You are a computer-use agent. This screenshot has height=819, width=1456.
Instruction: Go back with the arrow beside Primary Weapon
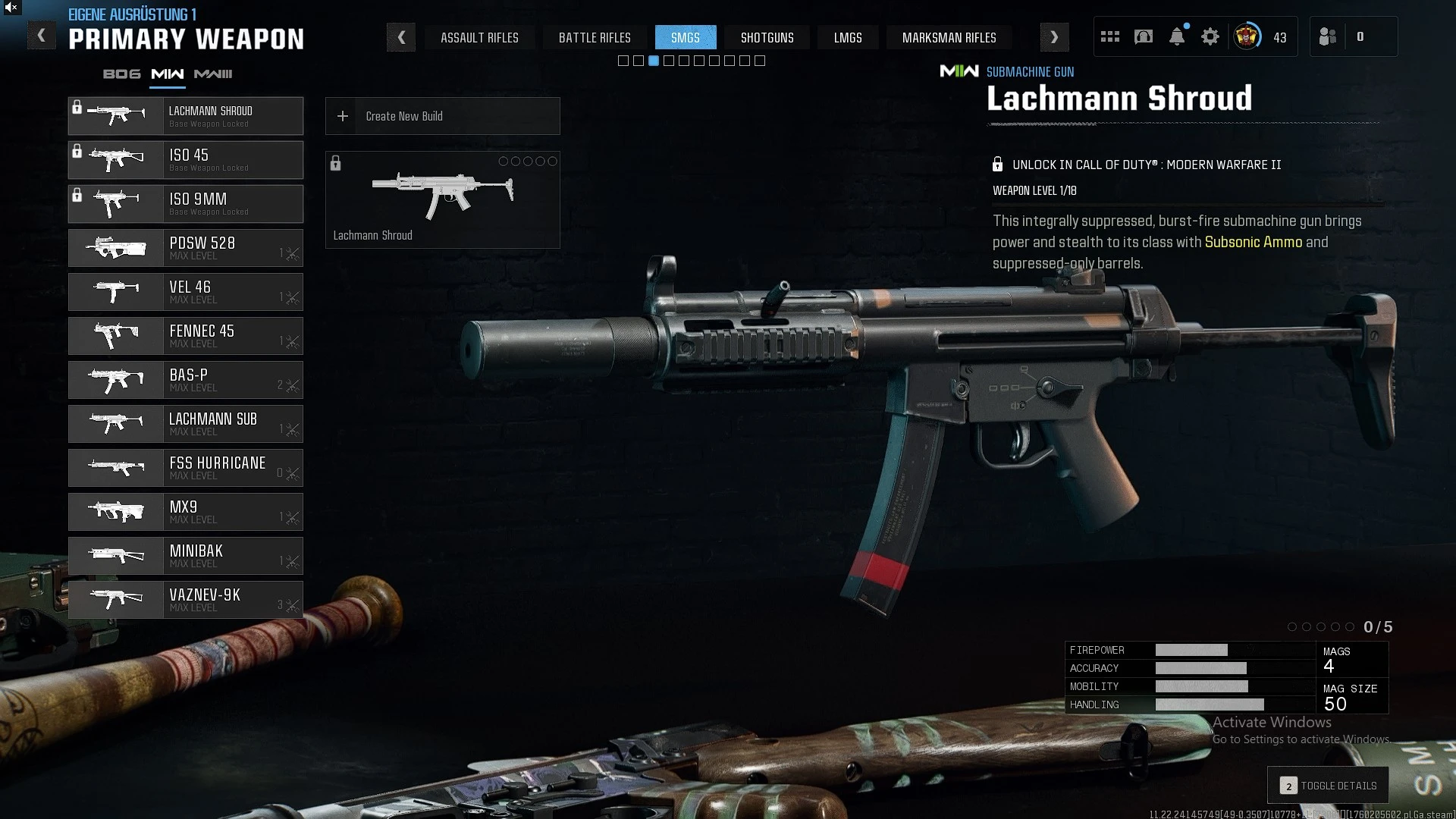[42, 36]
